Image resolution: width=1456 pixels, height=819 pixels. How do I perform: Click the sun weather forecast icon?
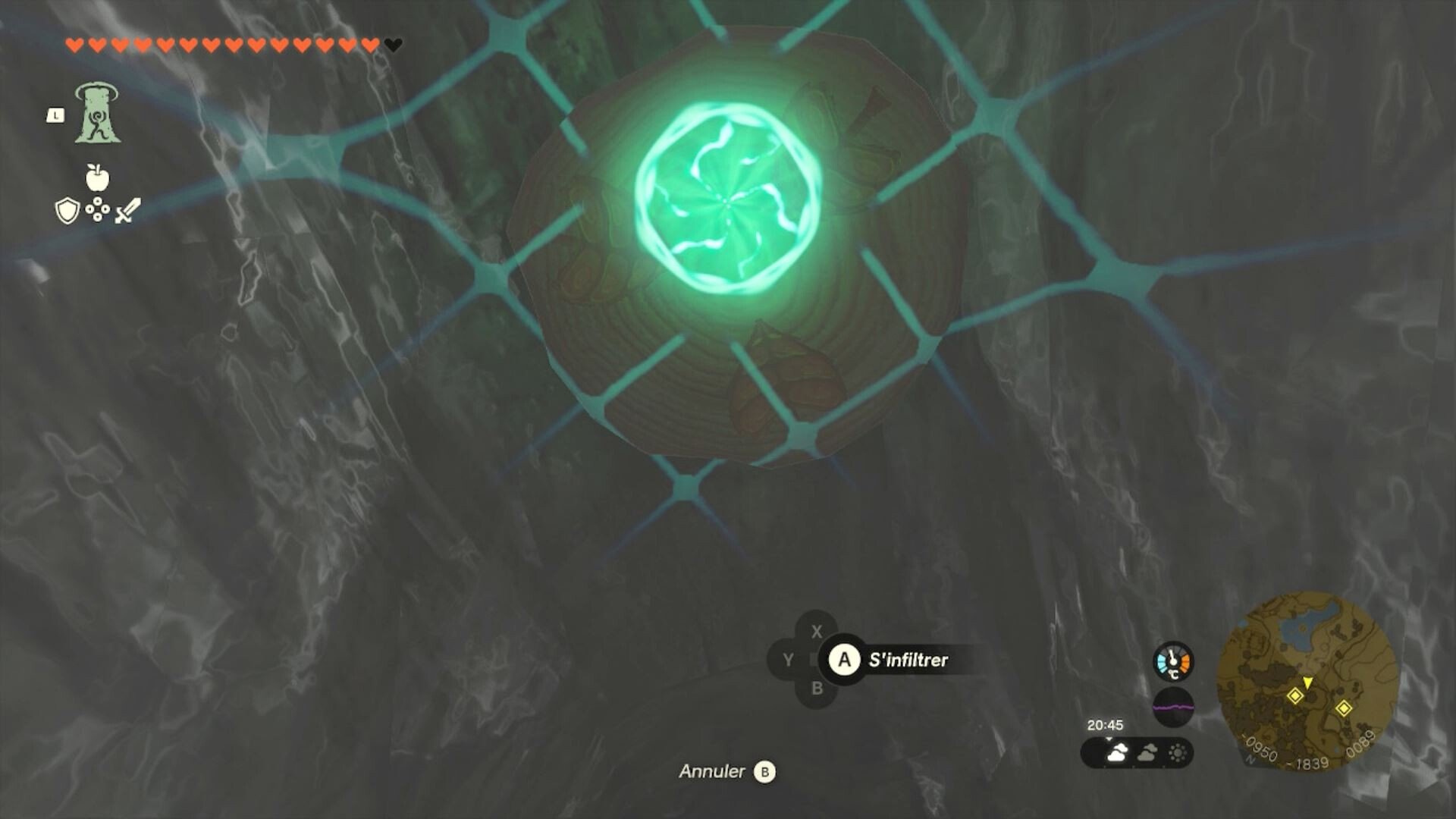coord(1178,752)
